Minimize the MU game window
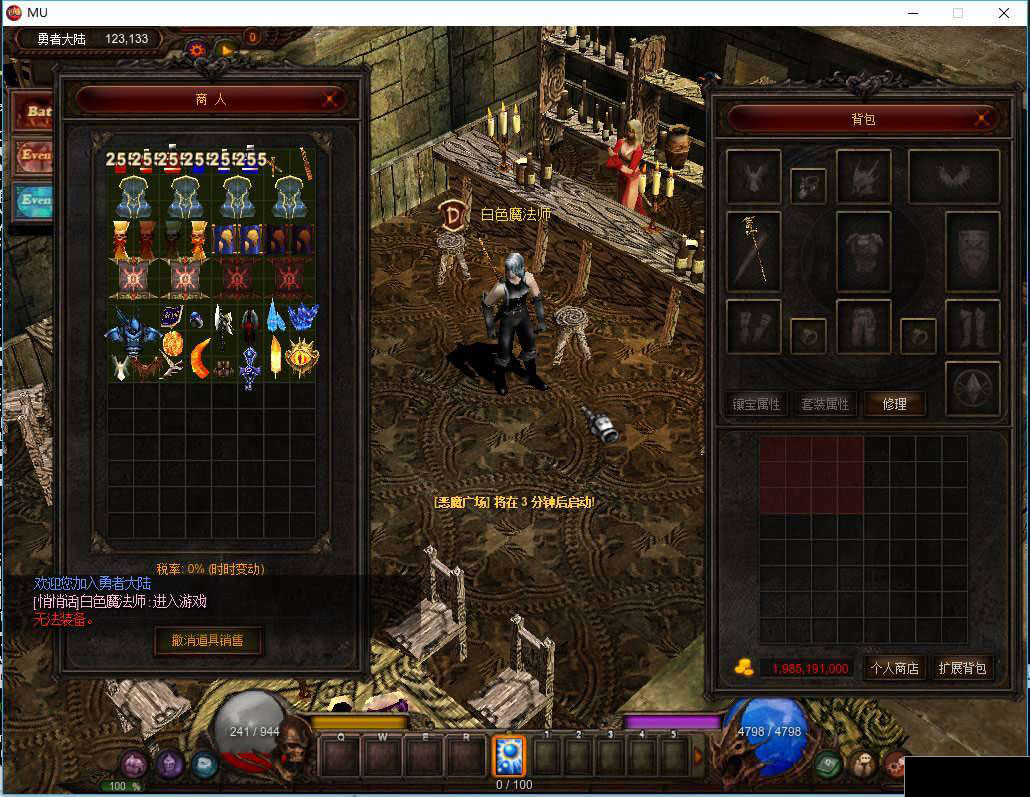Image resolution: width=1030 pixels, height=797 pixels. coord(912,13)
